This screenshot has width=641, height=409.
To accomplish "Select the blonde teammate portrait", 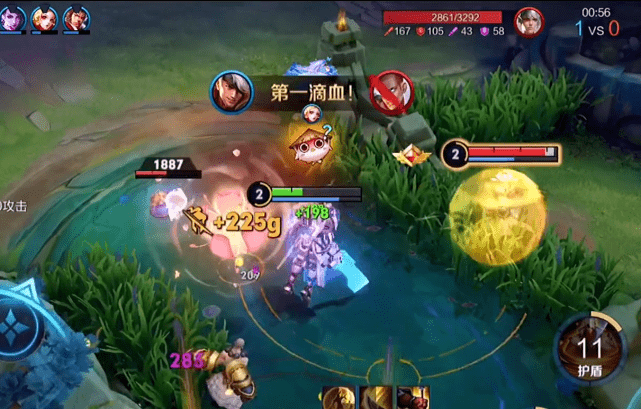I will tap(45, 17).
